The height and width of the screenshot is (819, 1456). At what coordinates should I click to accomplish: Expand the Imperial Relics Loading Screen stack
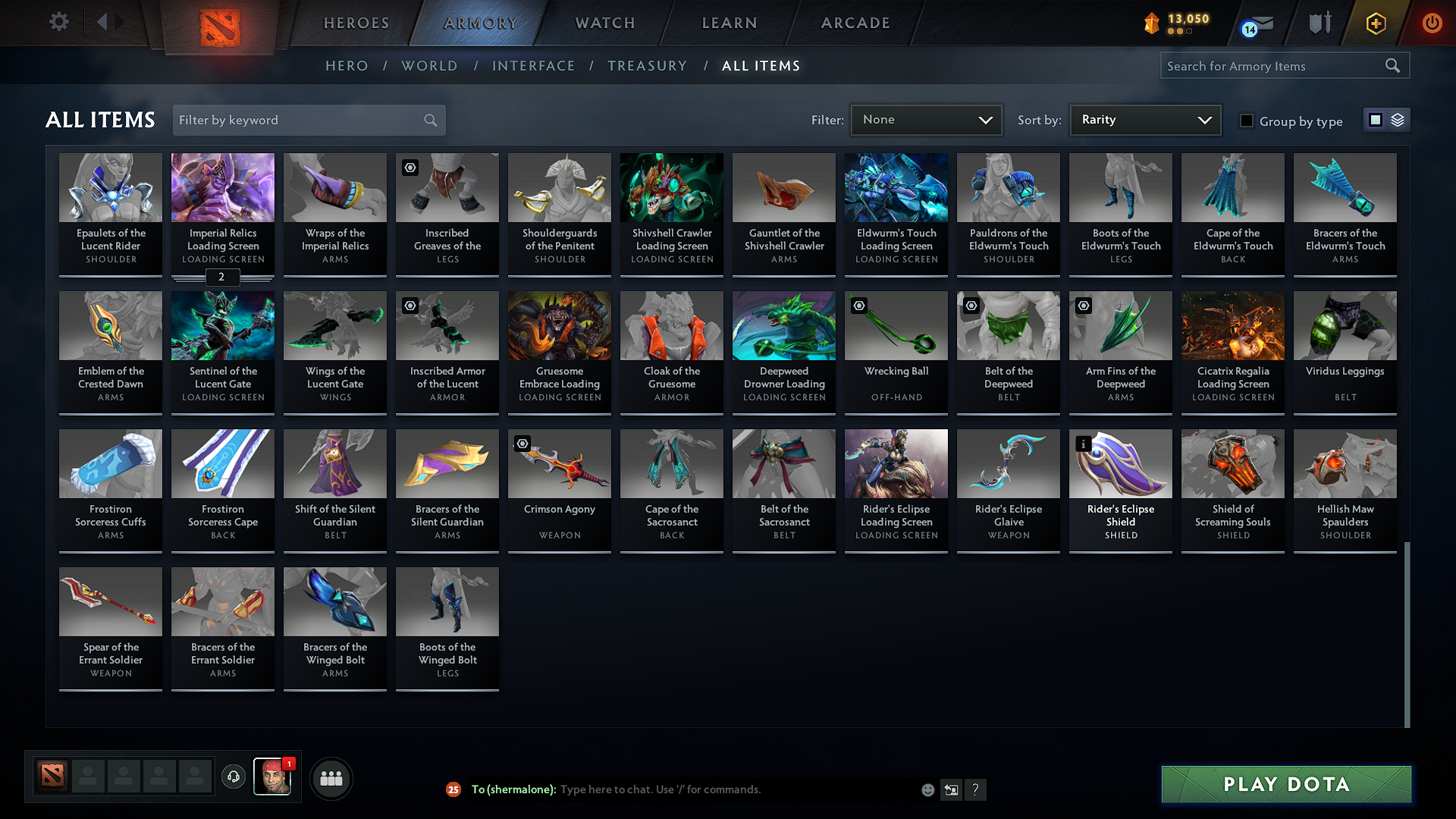[221, 278]
